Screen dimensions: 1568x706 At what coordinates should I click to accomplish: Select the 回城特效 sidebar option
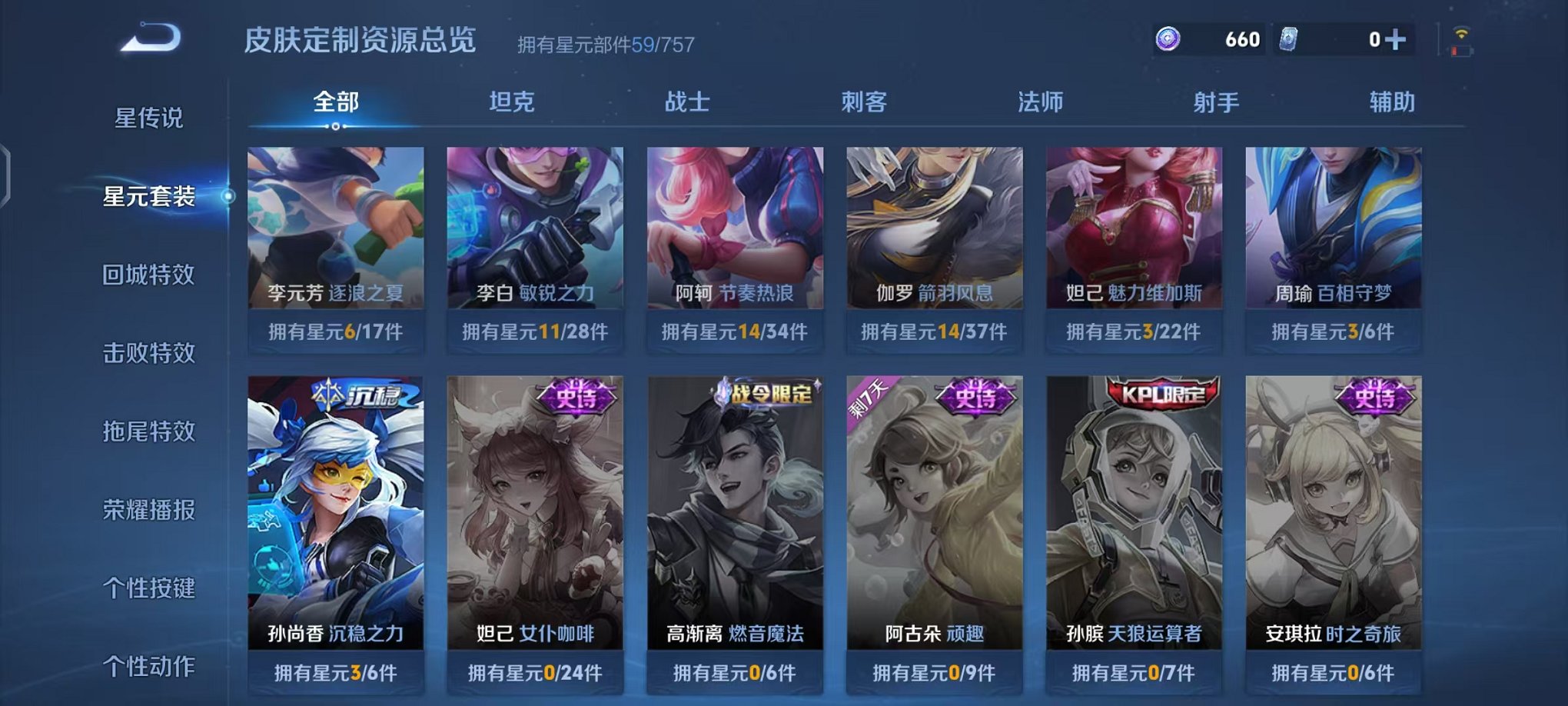coord(150,275)
